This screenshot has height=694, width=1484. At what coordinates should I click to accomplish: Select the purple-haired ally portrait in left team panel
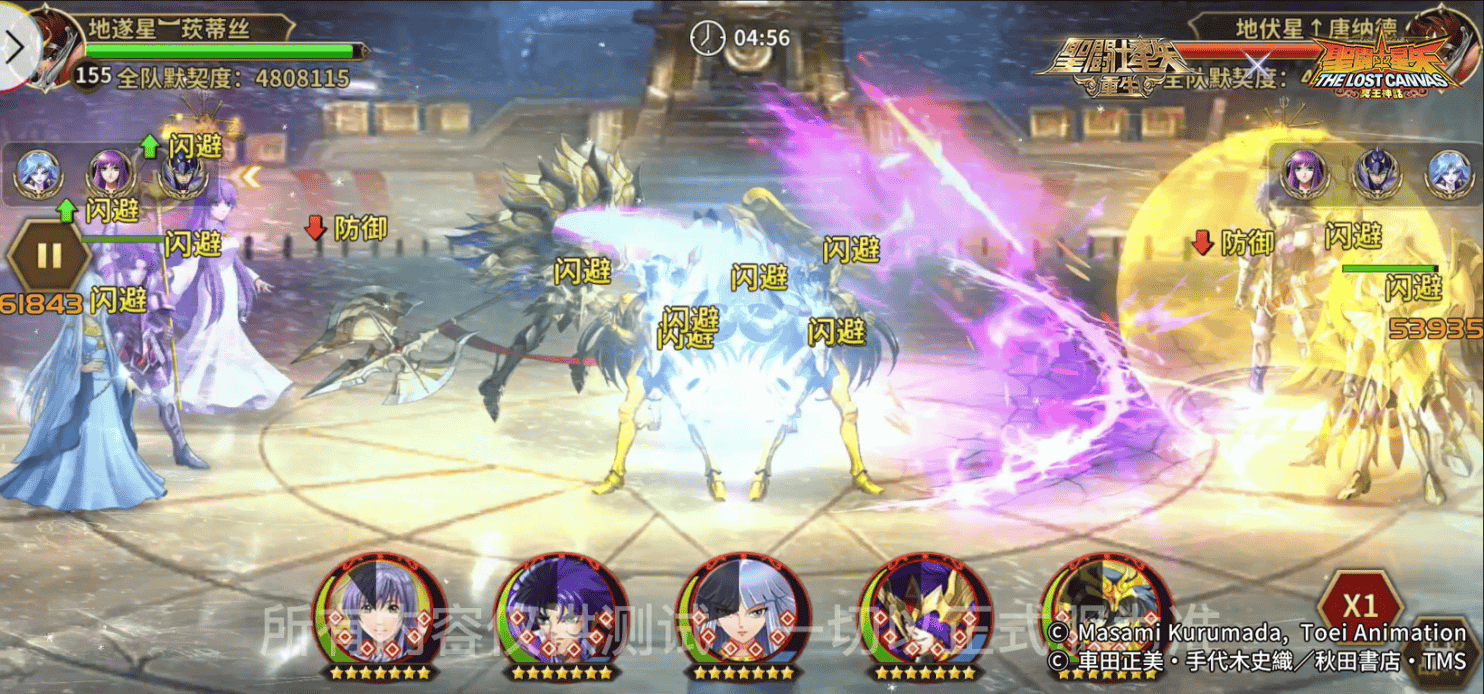tap(110, 174)
